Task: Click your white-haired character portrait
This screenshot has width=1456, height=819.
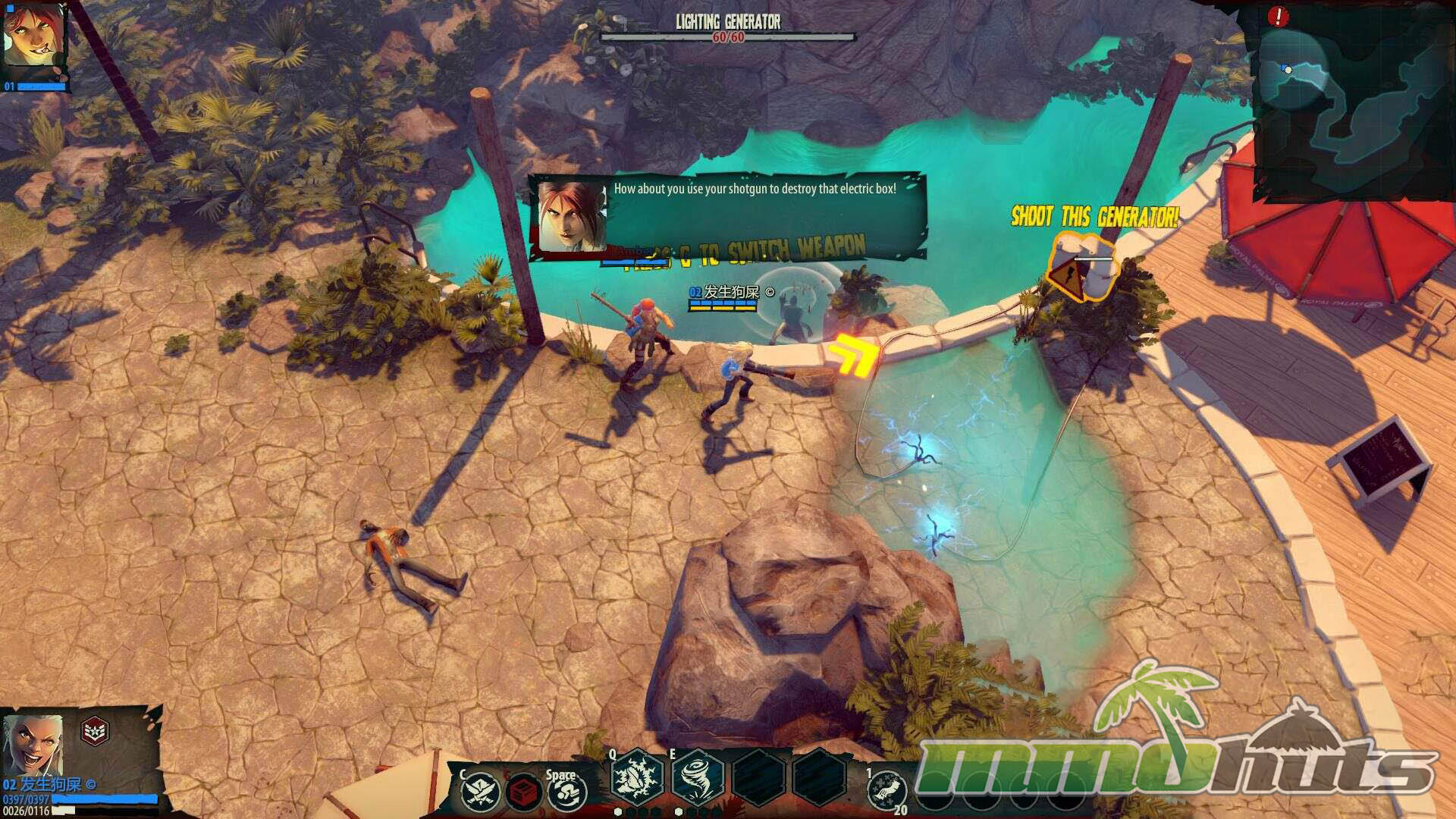Action: (32, 744)
